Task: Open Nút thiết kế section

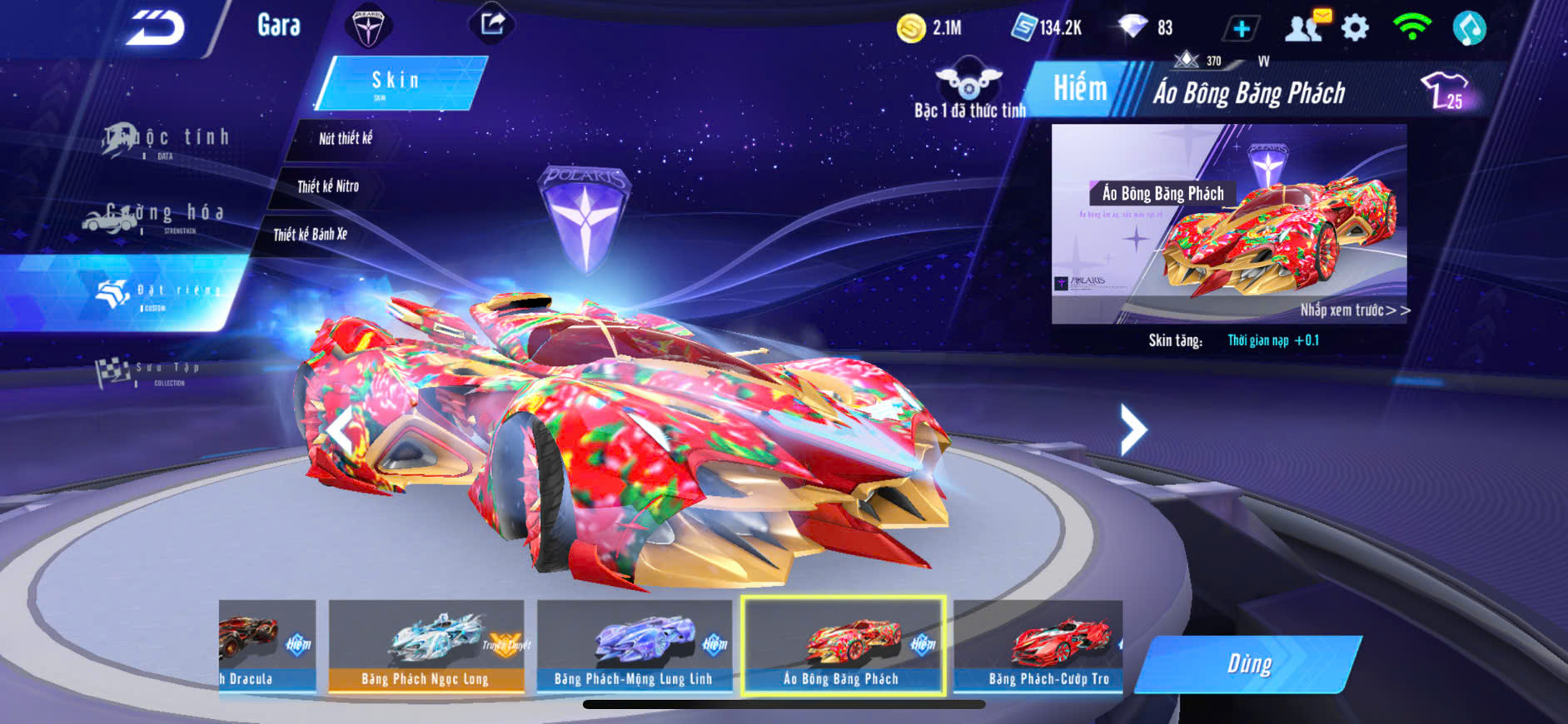Action: point(346,139)
